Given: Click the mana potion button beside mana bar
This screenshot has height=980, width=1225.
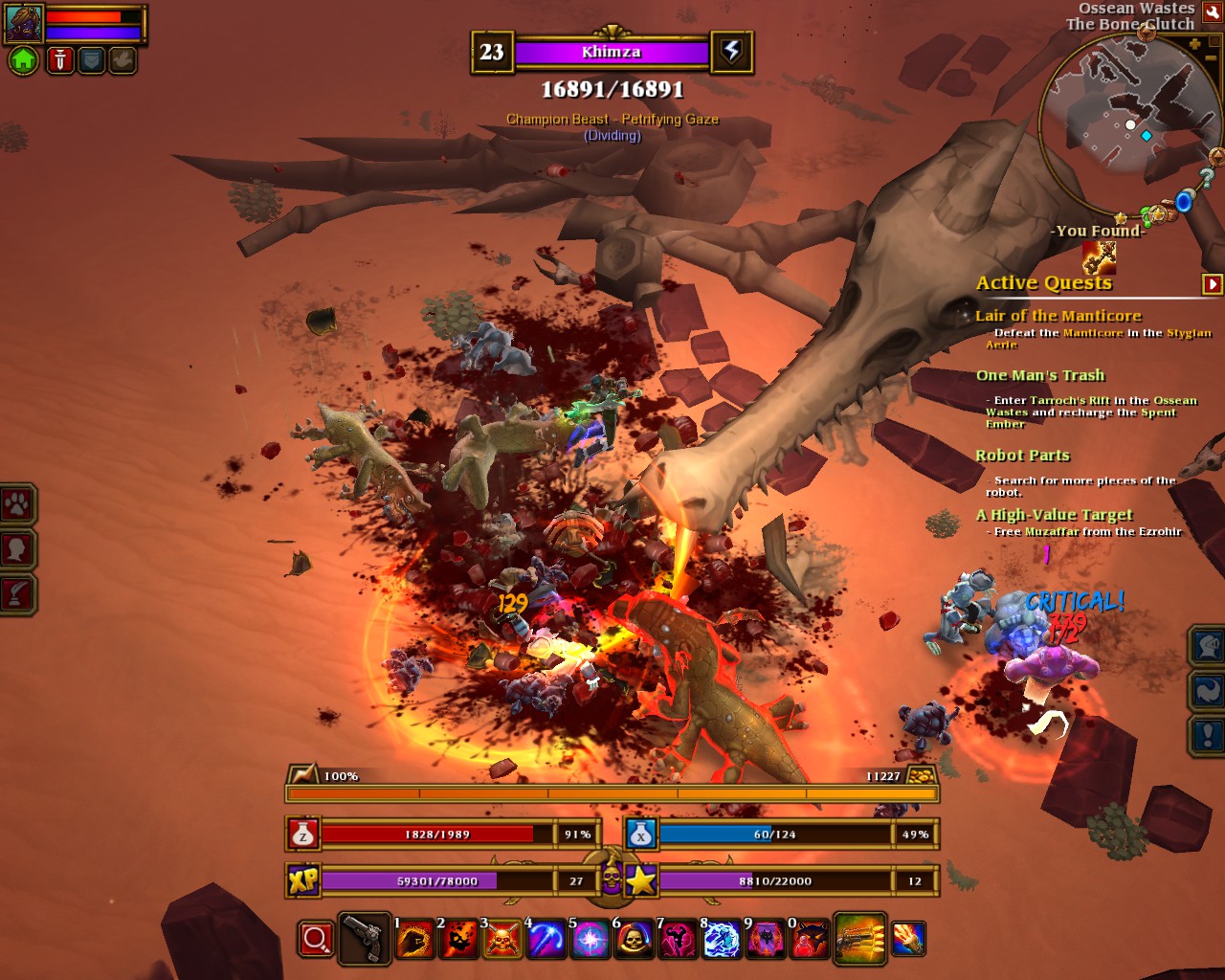Looking at the screenshot, I should tap(640, 835).
